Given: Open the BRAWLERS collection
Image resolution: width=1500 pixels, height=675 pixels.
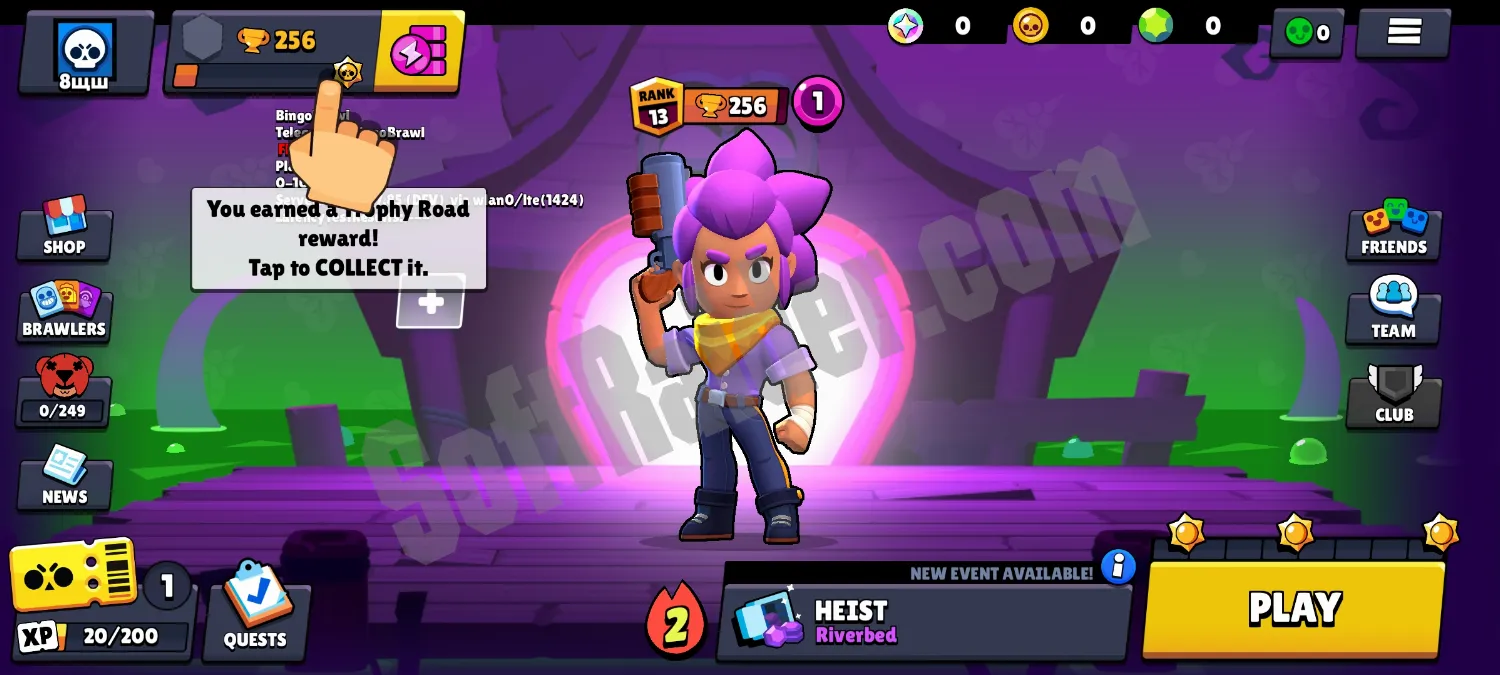Looking at the screenshot, I should click(65, 311).
